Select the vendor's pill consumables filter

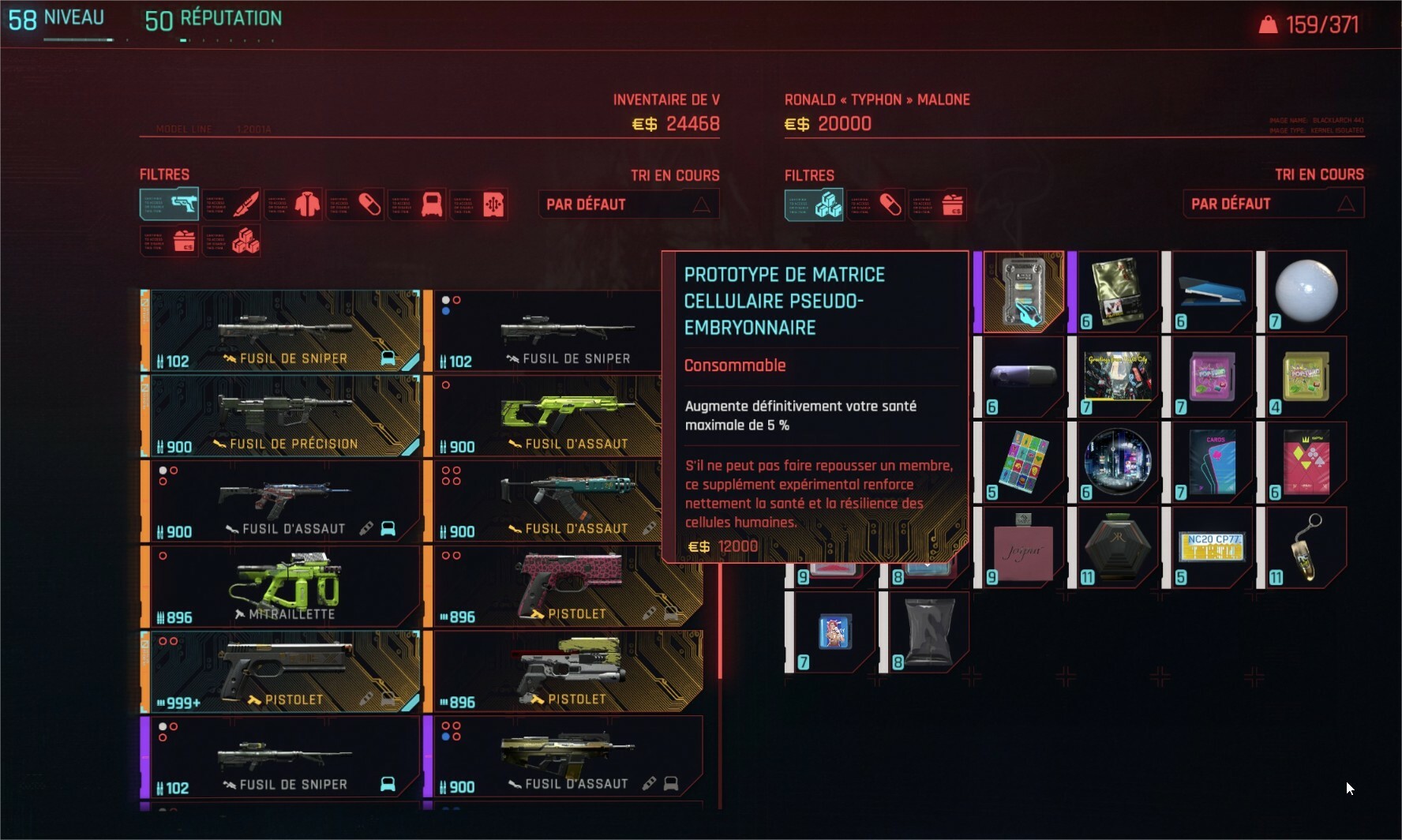coord(875,205)
